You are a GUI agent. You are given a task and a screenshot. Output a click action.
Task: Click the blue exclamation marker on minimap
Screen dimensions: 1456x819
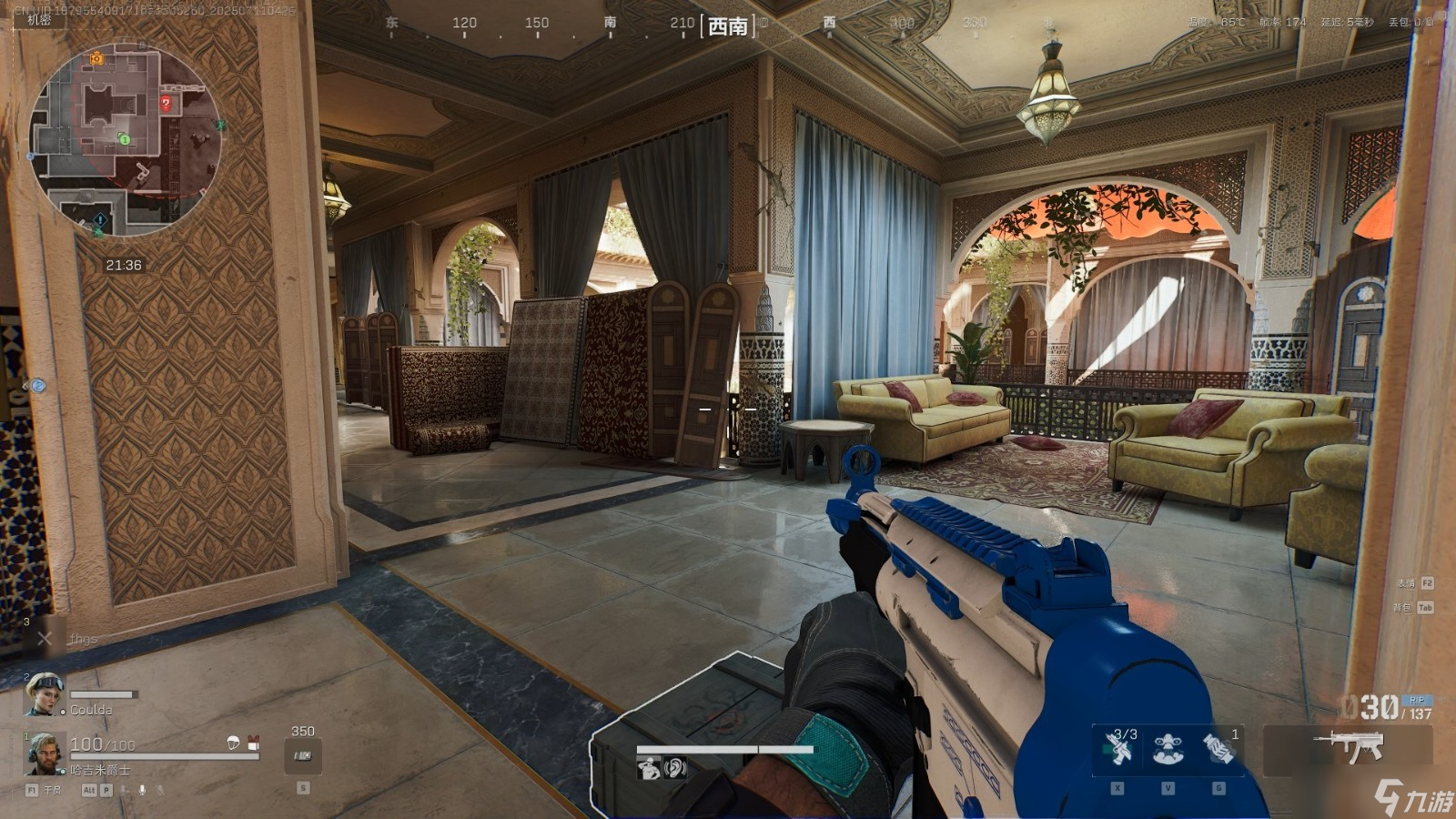coord(100,220)
